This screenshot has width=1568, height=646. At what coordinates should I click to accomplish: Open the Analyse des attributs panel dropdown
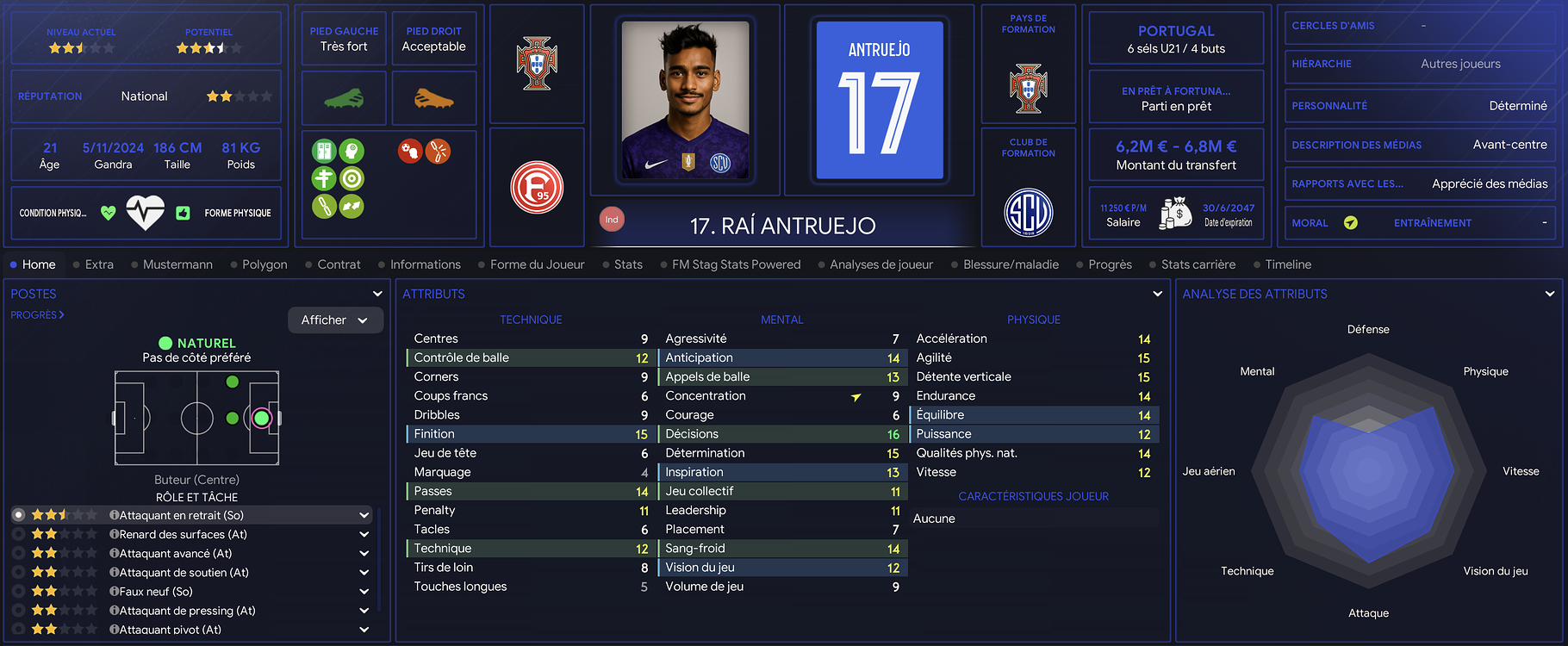[x=1550, y=294]
